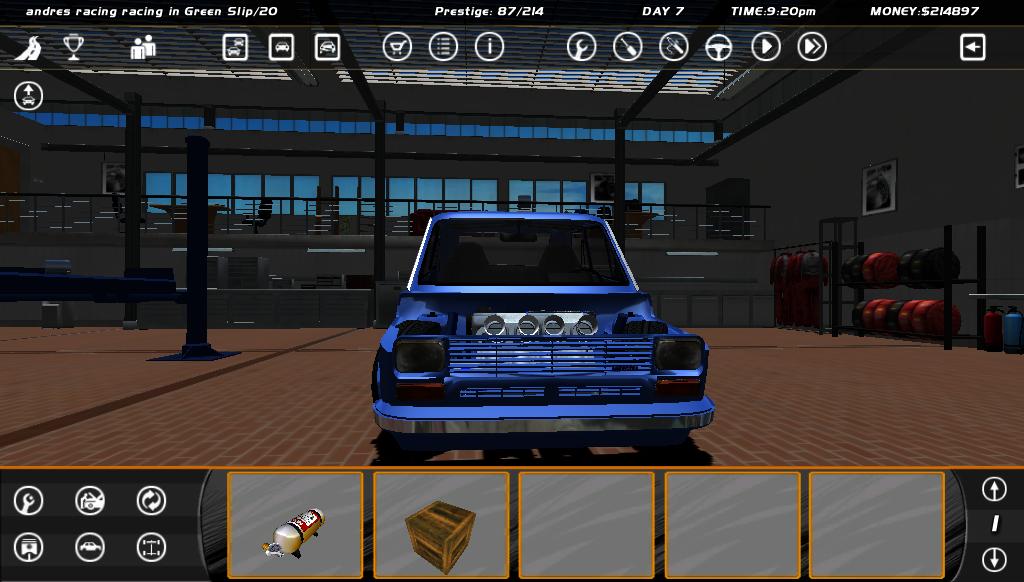1024x582 pixels.
Task: Open the shopping cart store
Action: click(397, 47)
